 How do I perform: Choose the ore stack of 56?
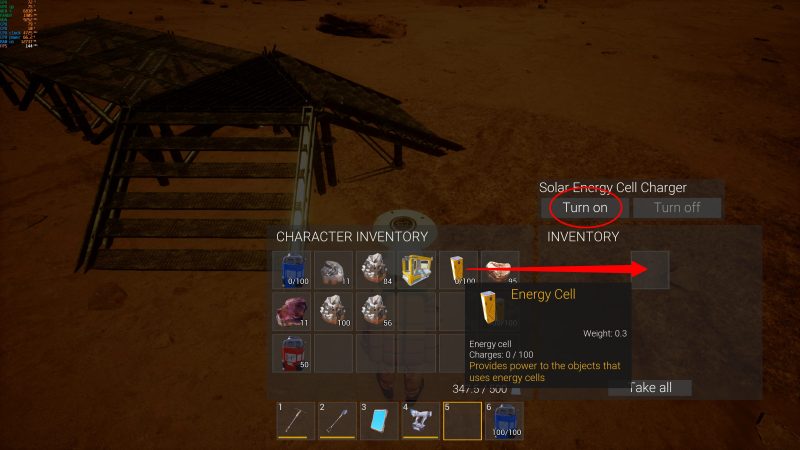coord(375,311)
